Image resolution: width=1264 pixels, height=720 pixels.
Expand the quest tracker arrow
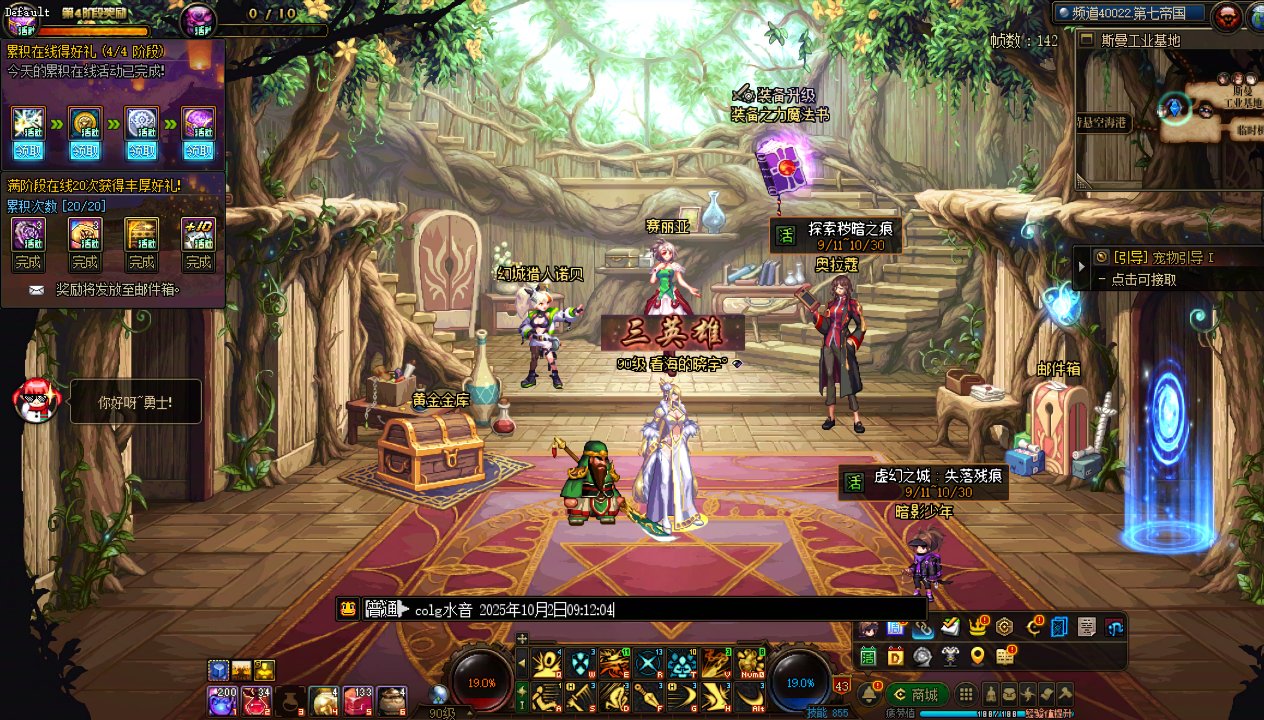pos(1080,268)
